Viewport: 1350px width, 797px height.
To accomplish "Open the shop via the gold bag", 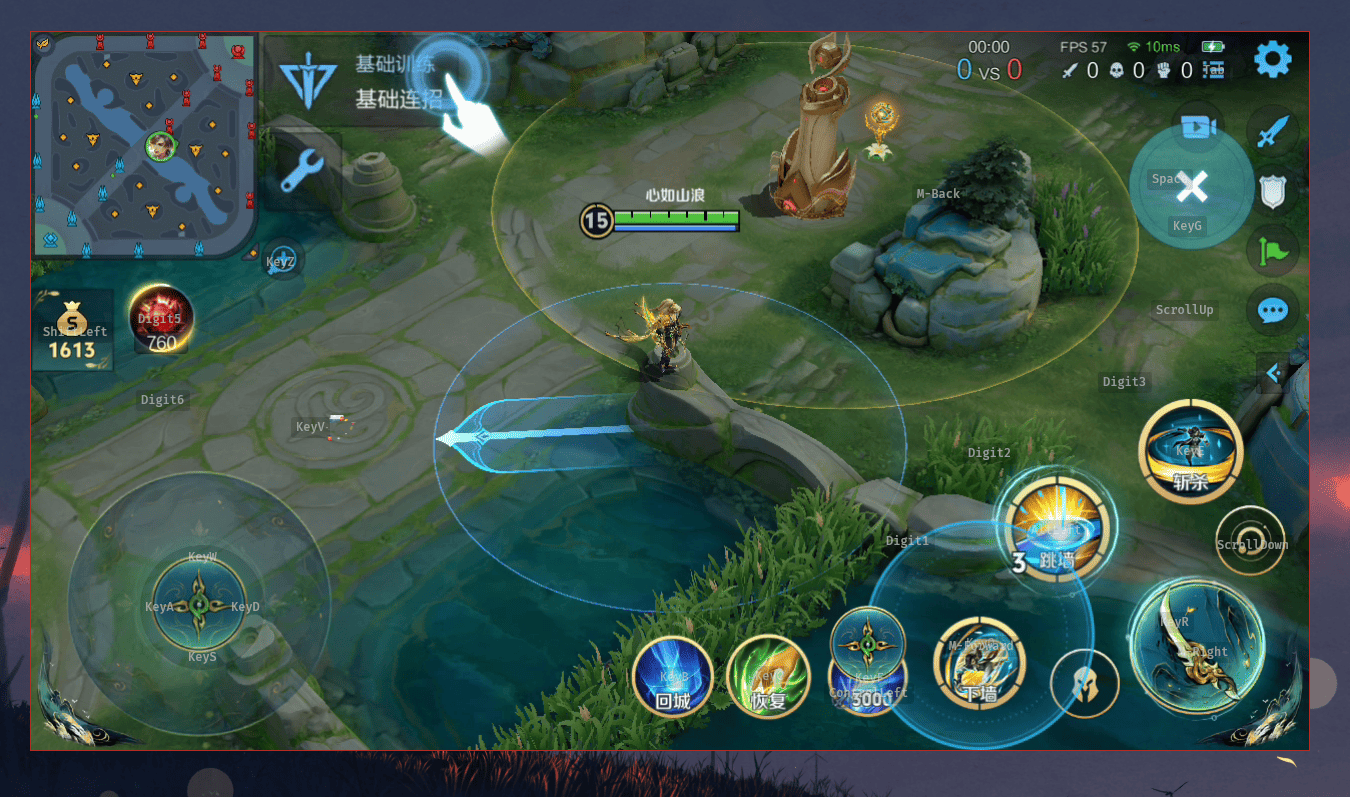I will pyautogui.click(x=72, y=332).
